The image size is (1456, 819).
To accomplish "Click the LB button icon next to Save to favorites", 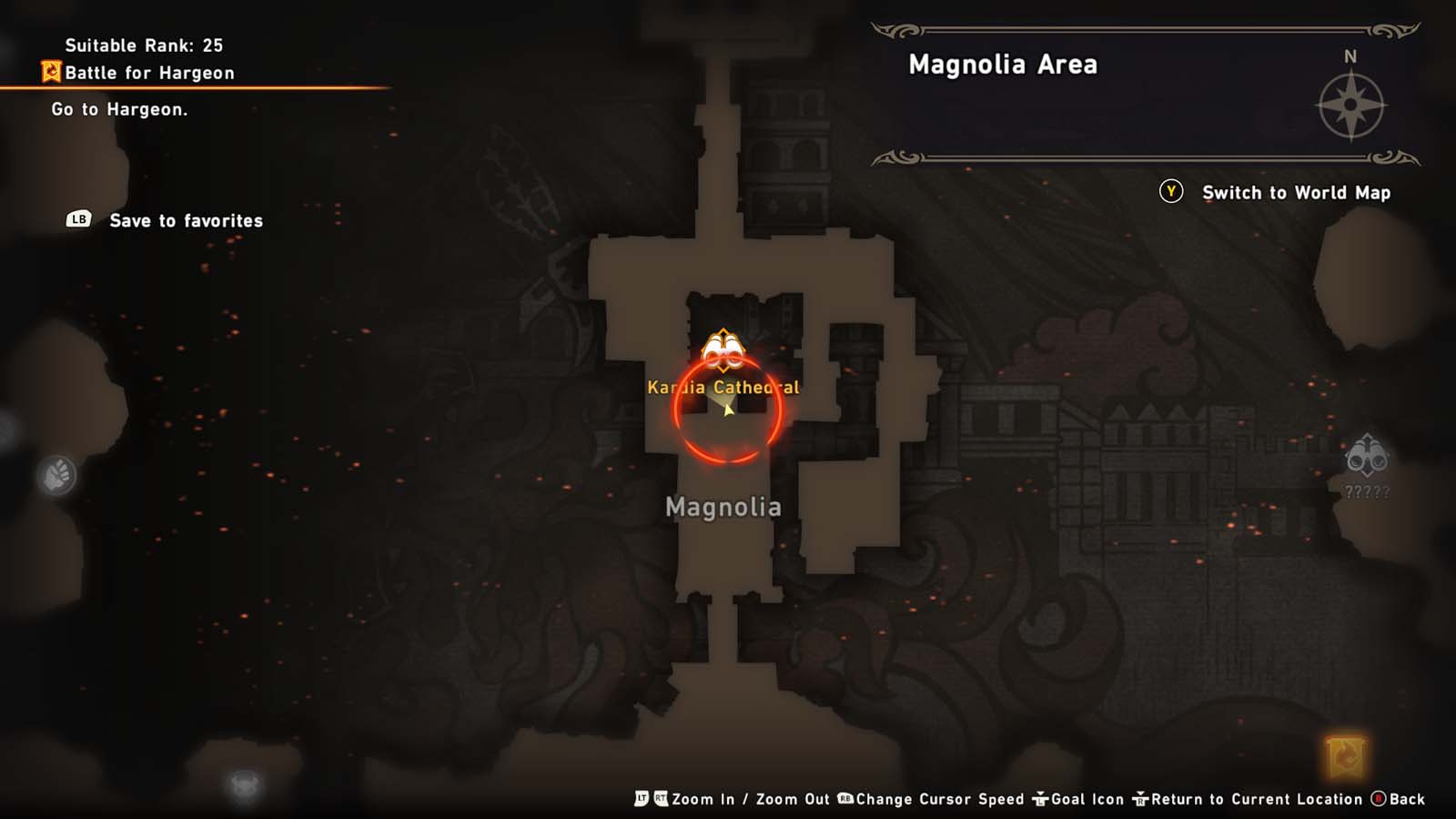I will point(78,220).
